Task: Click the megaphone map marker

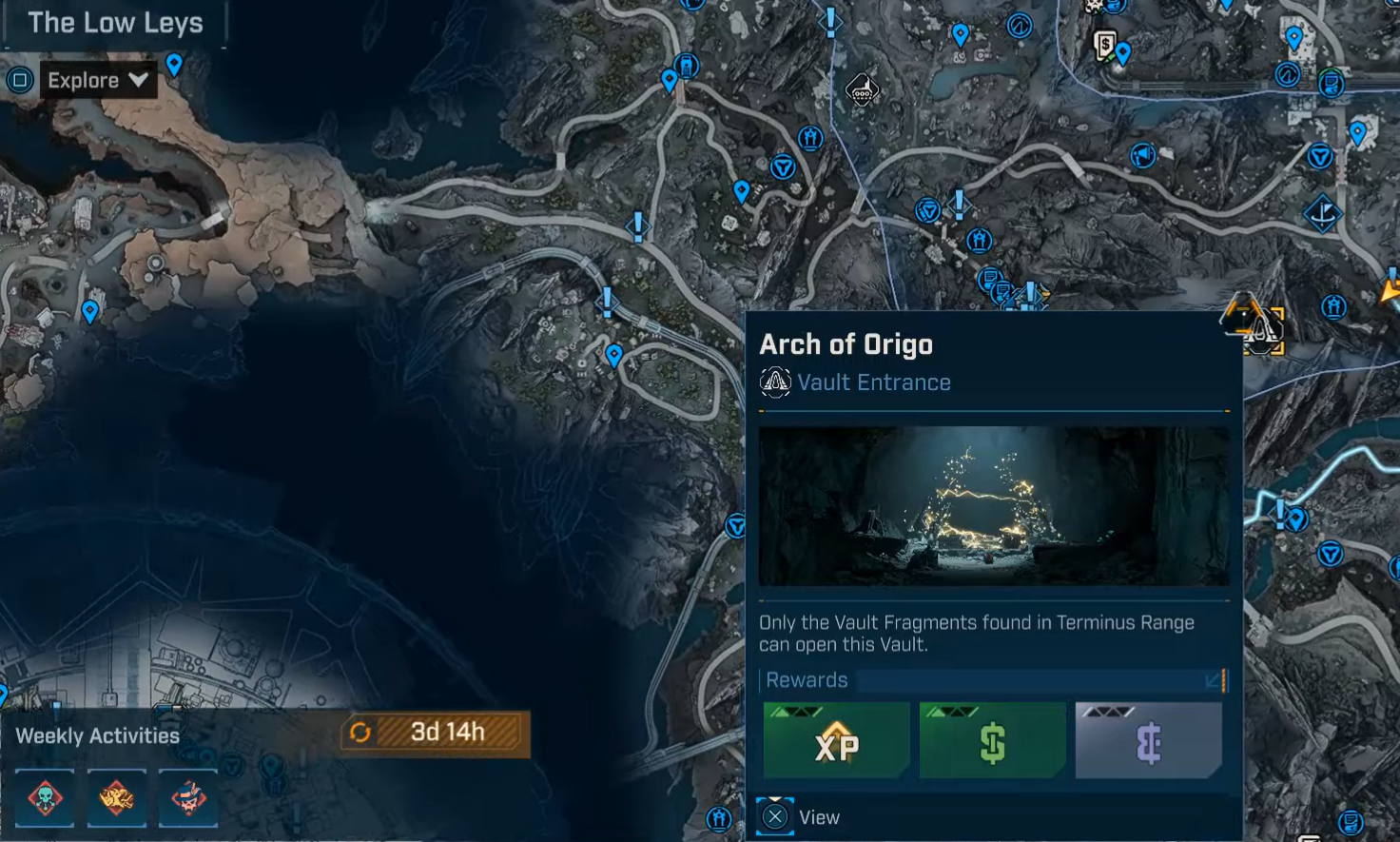Action: coord(1142,155)
